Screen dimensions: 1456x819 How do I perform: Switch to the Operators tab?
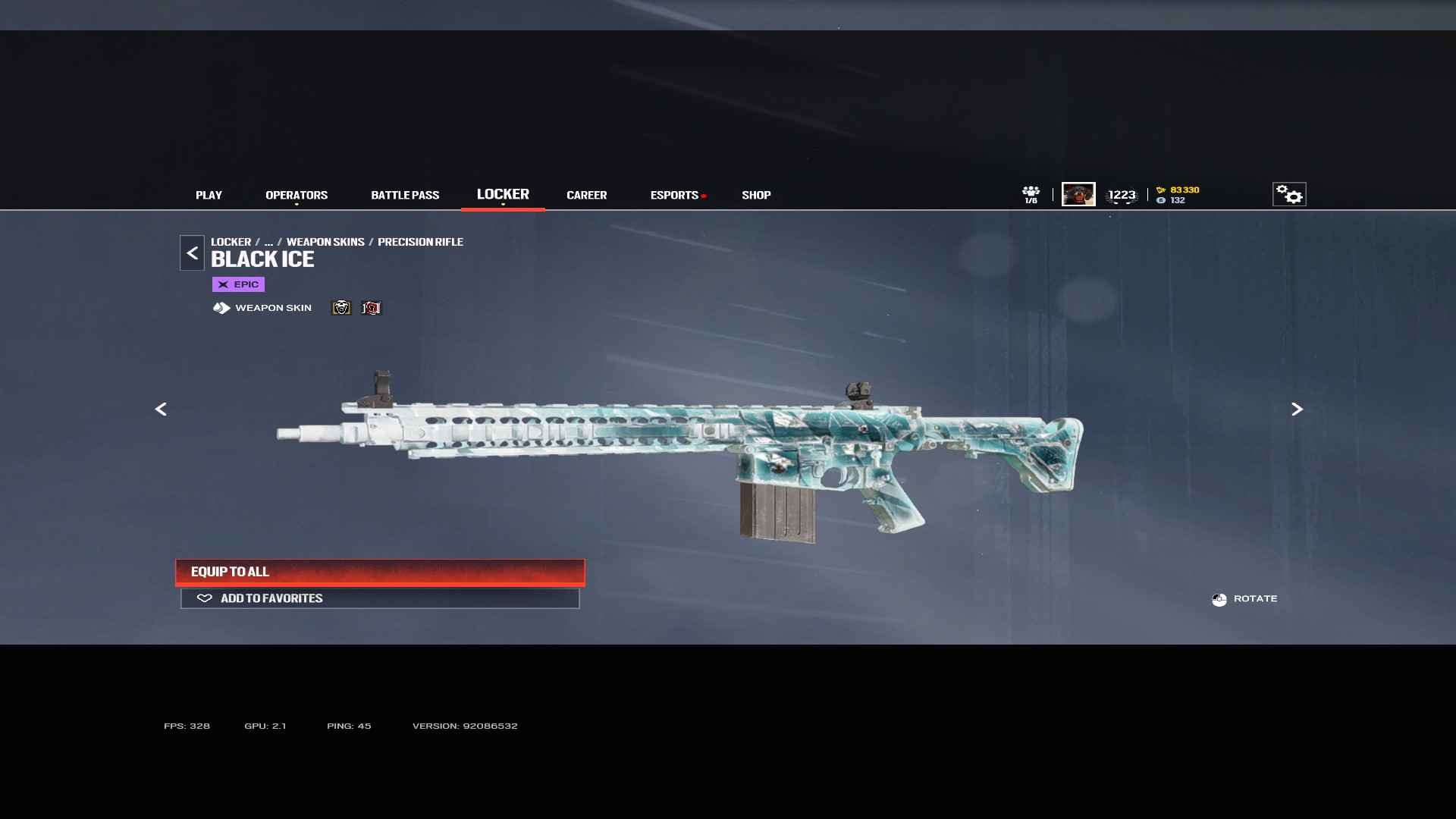coord(297,195)
